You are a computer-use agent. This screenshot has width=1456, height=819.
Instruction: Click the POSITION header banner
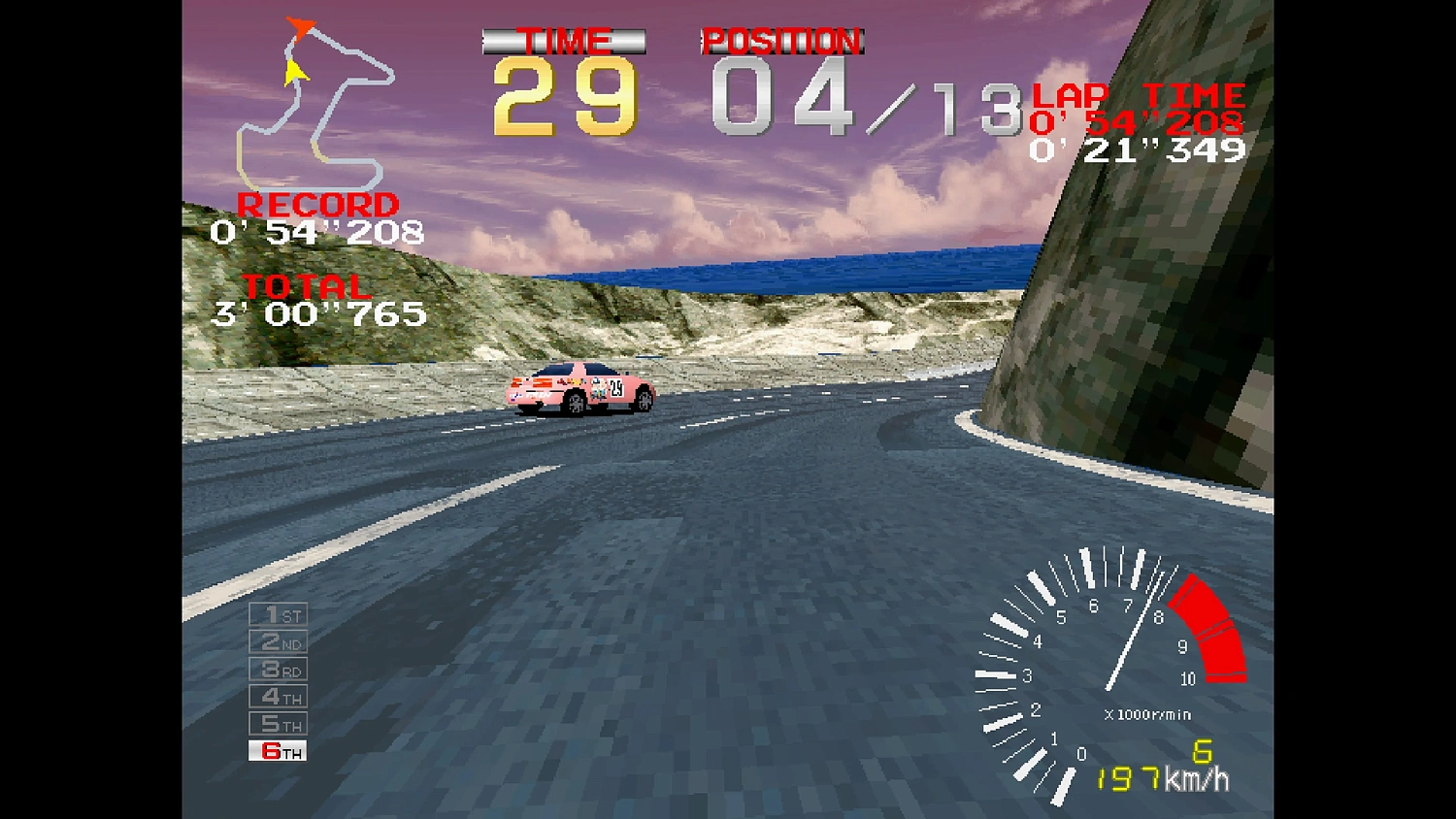pos(782,41)
